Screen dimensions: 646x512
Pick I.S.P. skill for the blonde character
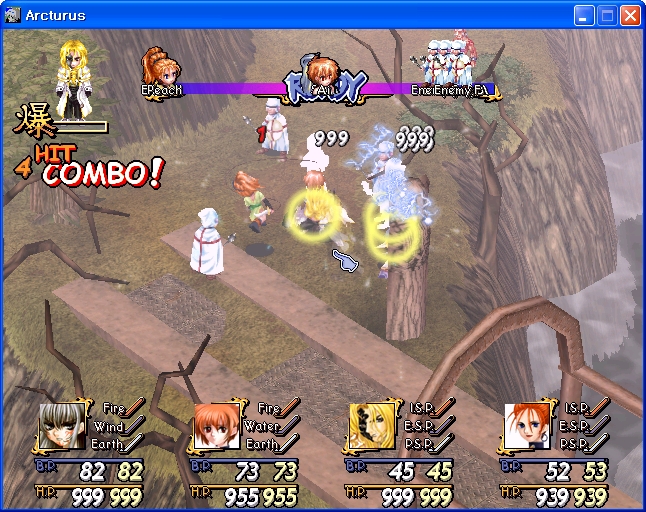click(x=424, y=408)
